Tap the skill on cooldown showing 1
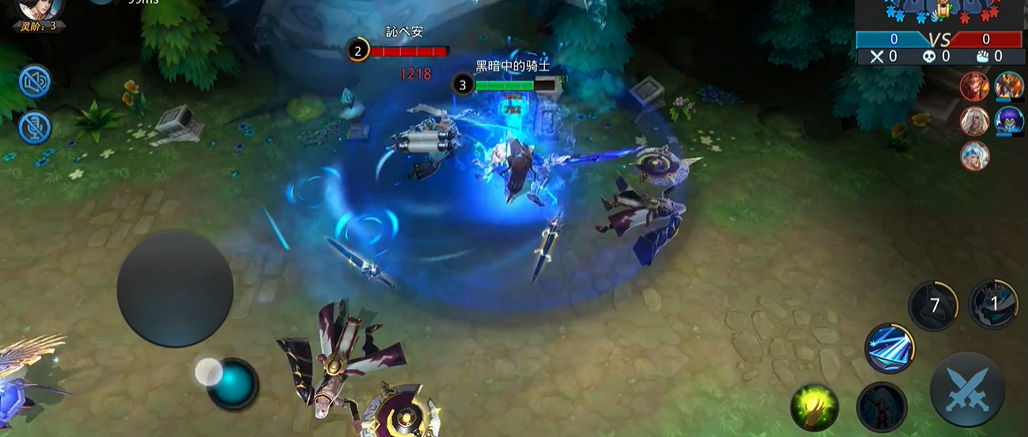This screenshot has width=1028, height=437. pos(993,304)
